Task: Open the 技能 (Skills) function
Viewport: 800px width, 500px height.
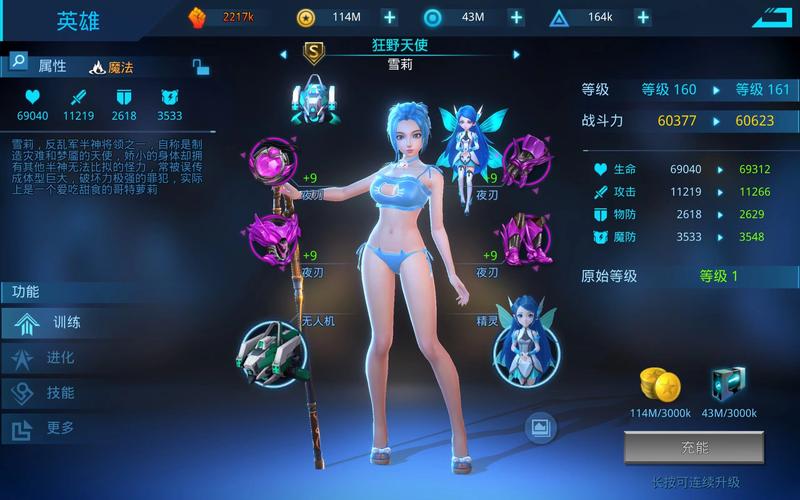Action: pyautogui.click(x=60, y=393)
